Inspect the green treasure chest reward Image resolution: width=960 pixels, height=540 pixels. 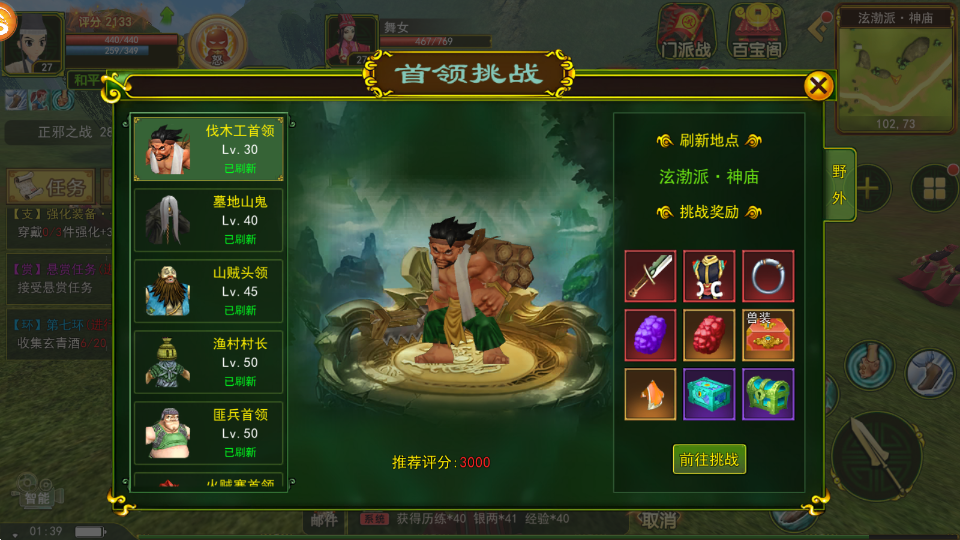769,394
